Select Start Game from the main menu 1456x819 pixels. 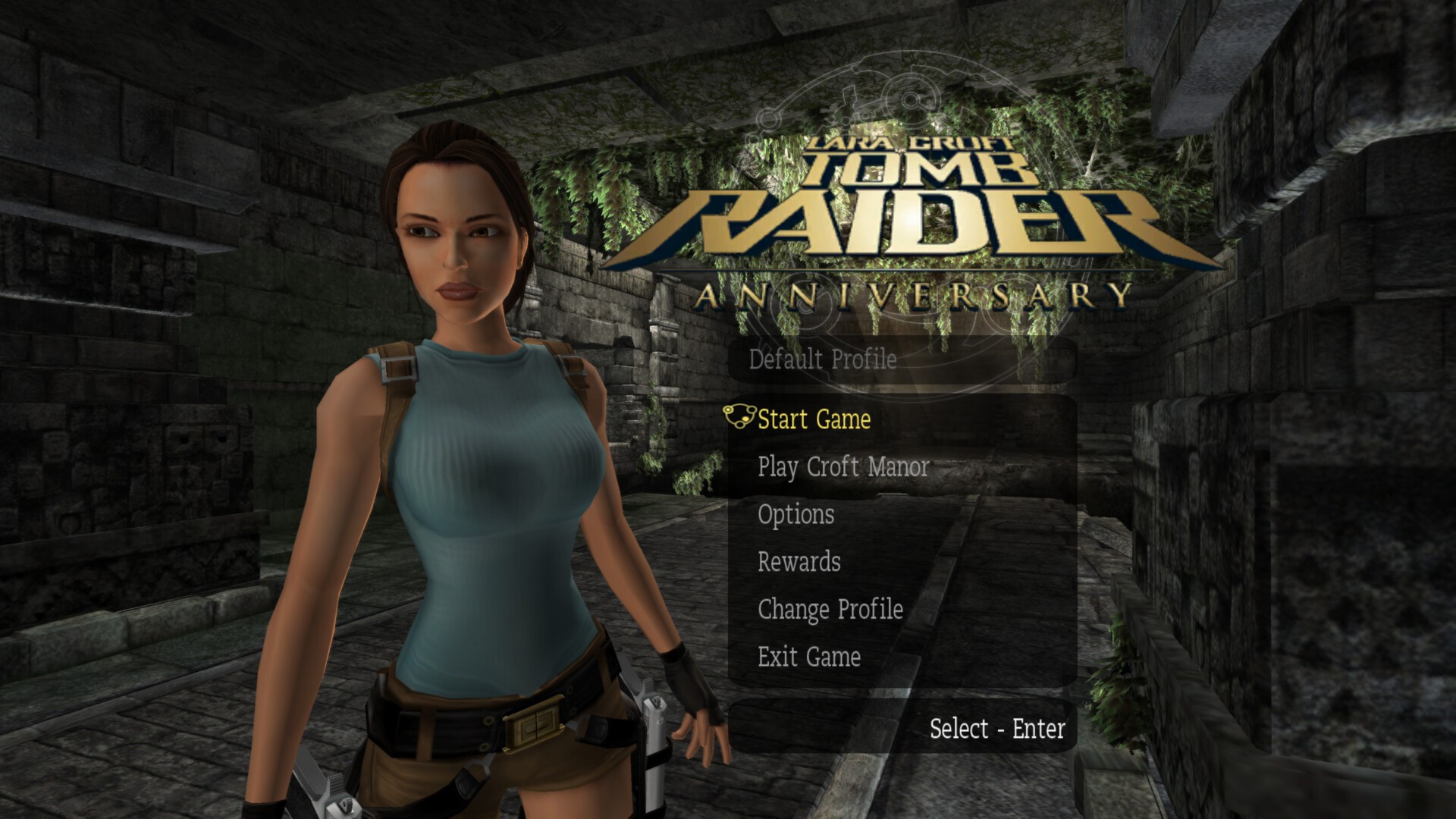[x=814, y=419]
